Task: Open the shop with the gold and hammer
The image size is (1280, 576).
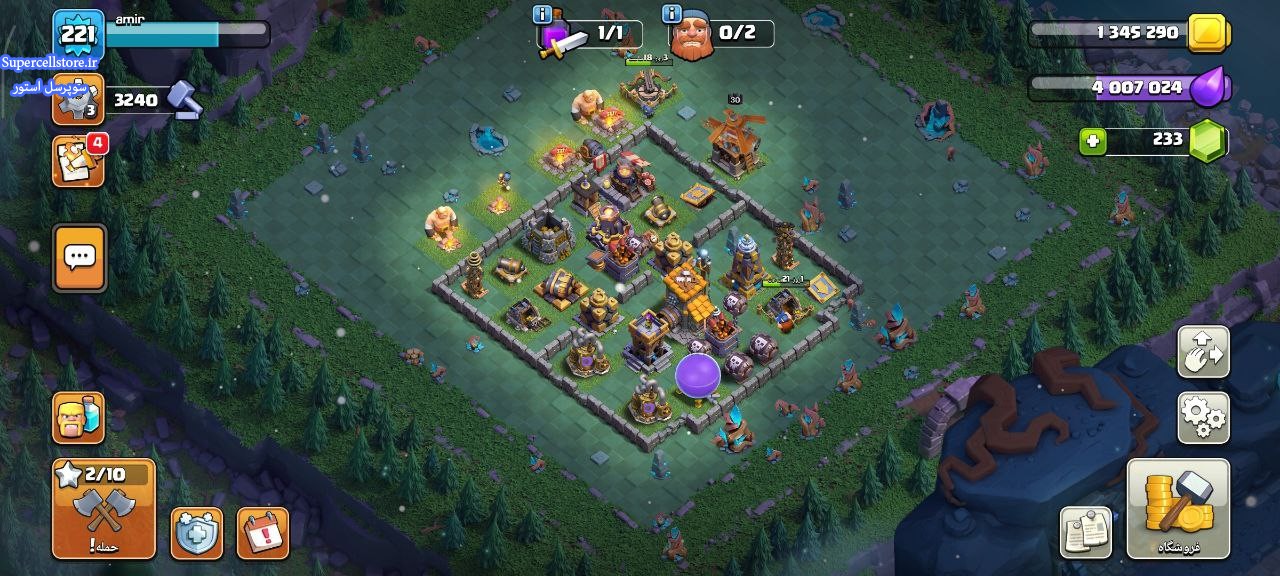Action: click(x=1178, y=508)
